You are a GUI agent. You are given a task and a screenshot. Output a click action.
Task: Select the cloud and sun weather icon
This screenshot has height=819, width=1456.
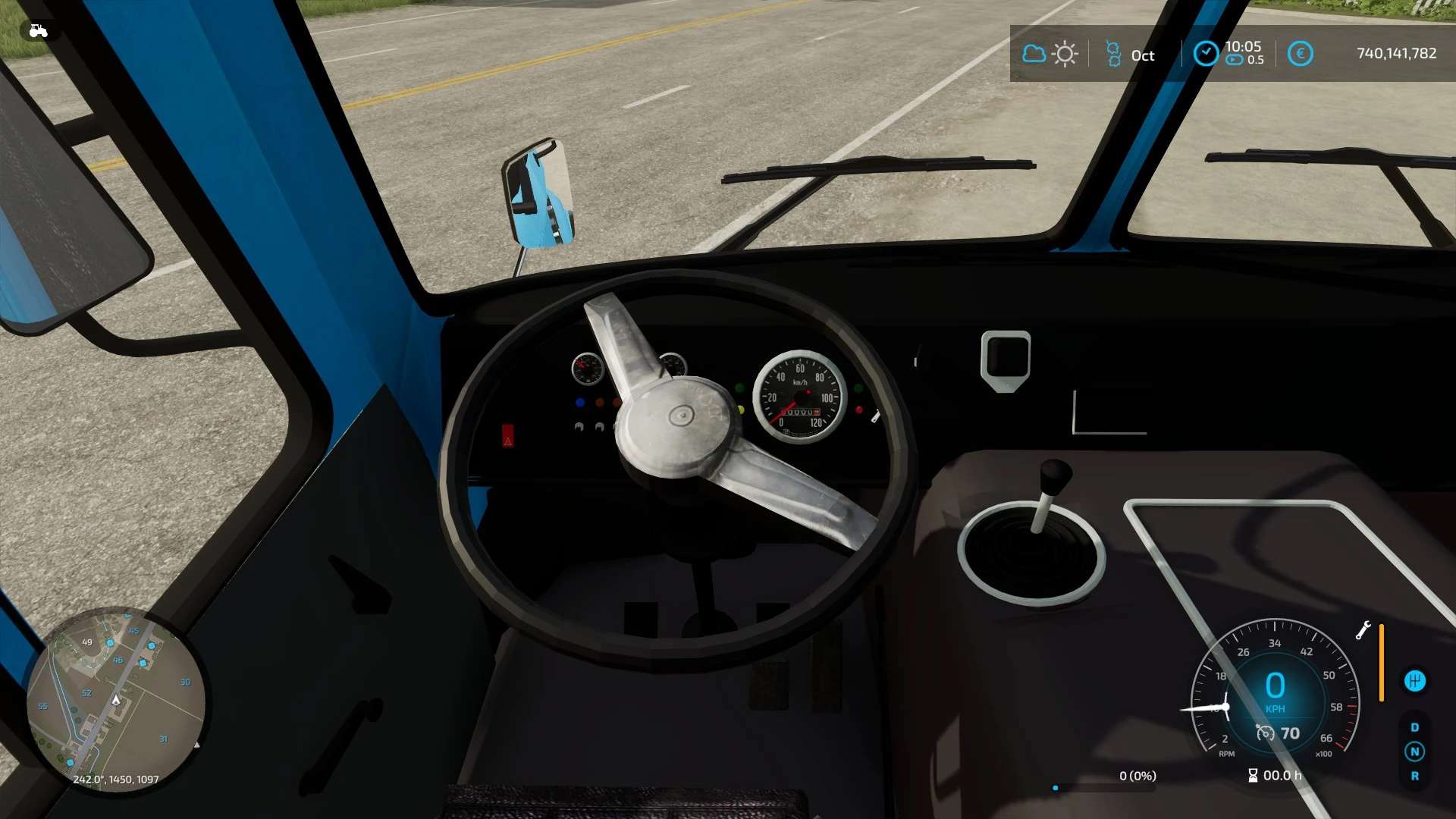[x=1050, y=54]
